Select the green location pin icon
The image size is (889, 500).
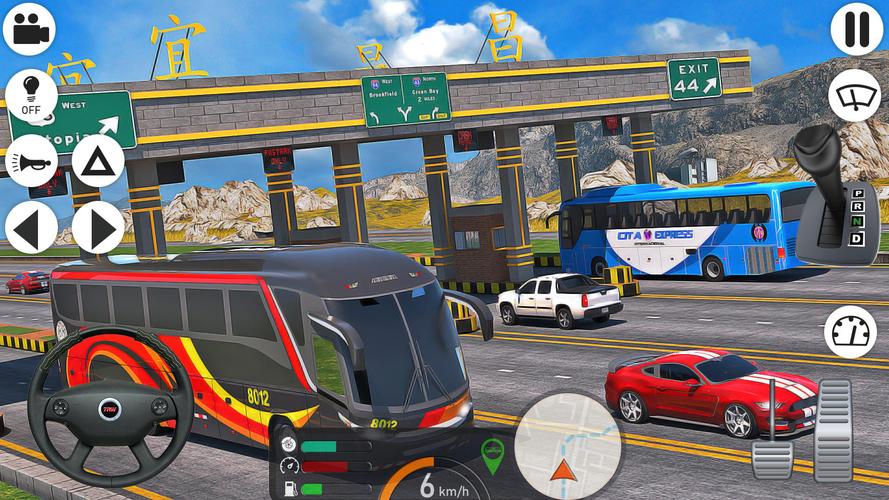(492, 455)
